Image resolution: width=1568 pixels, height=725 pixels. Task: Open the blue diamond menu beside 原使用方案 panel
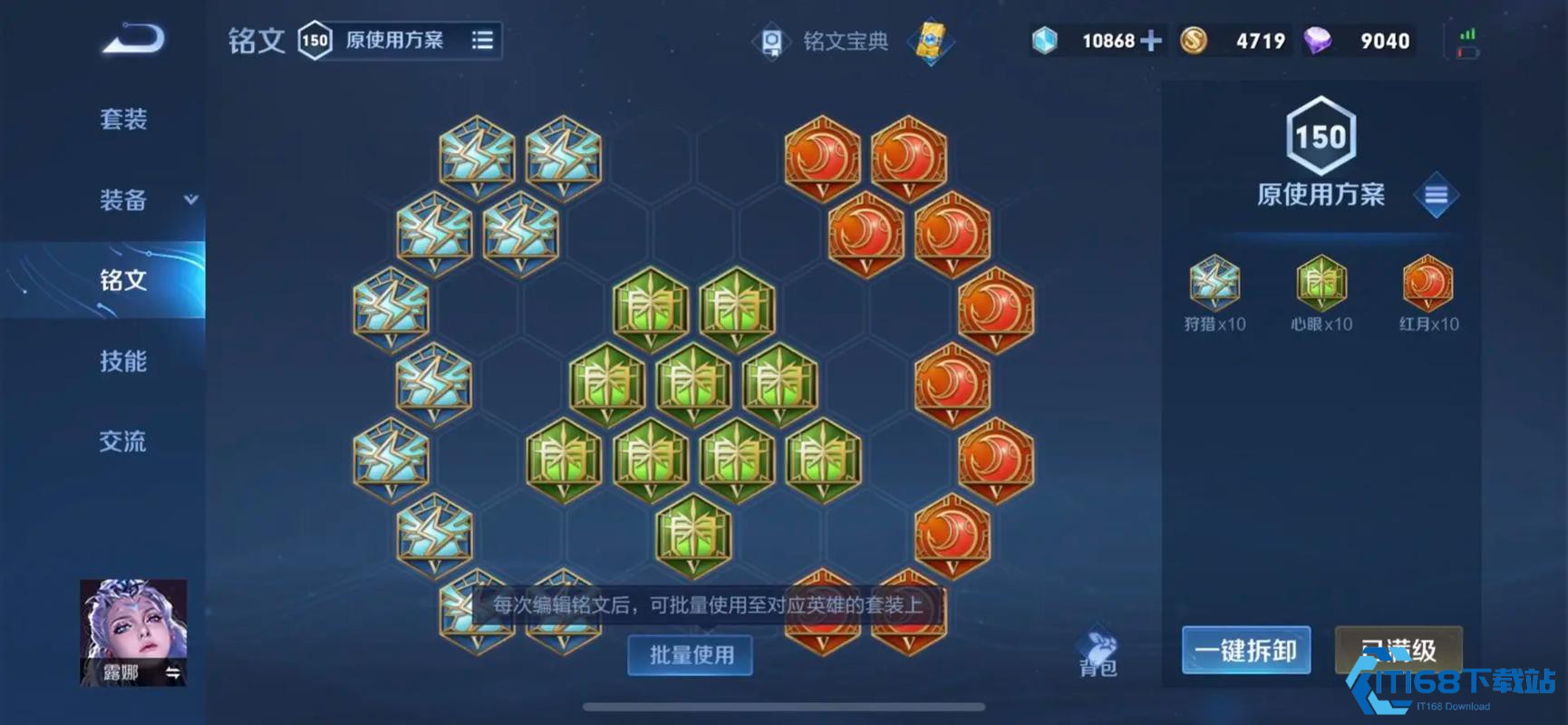1436,194
